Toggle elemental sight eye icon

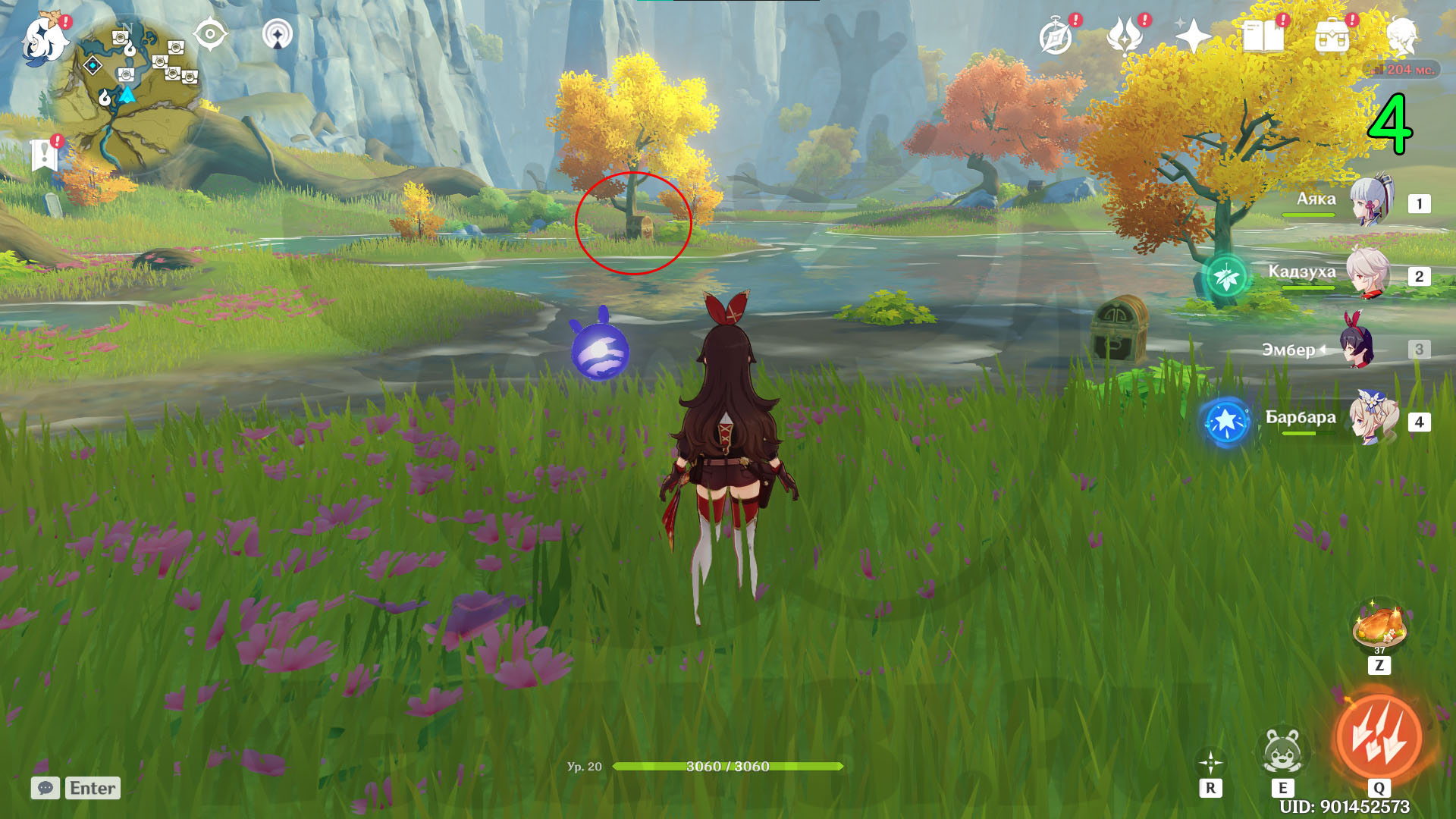tap(210, 34)
